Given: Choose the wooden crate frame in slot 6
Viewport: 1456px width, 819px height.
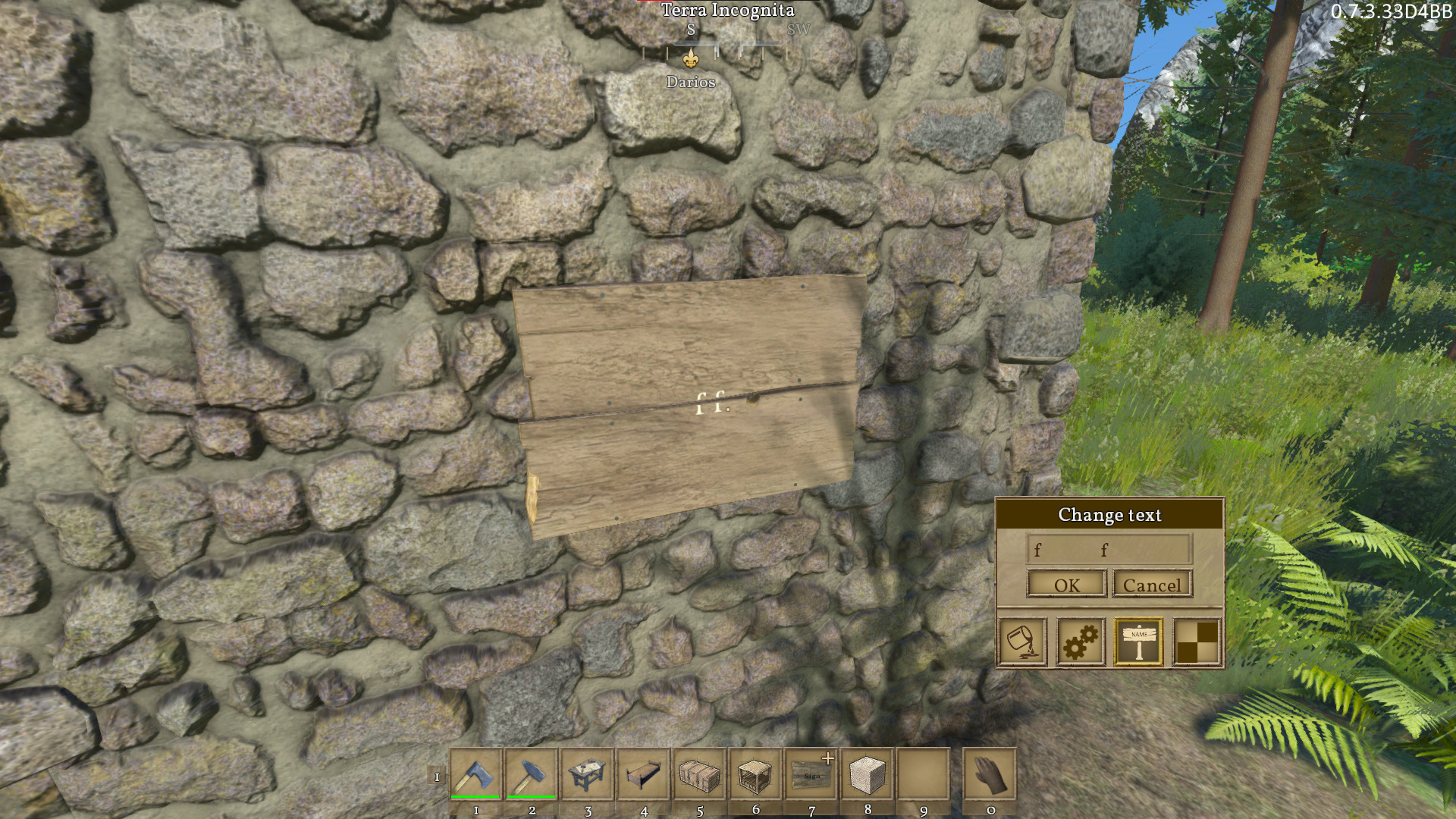Looking at the screenshot, I should point(755,775).
